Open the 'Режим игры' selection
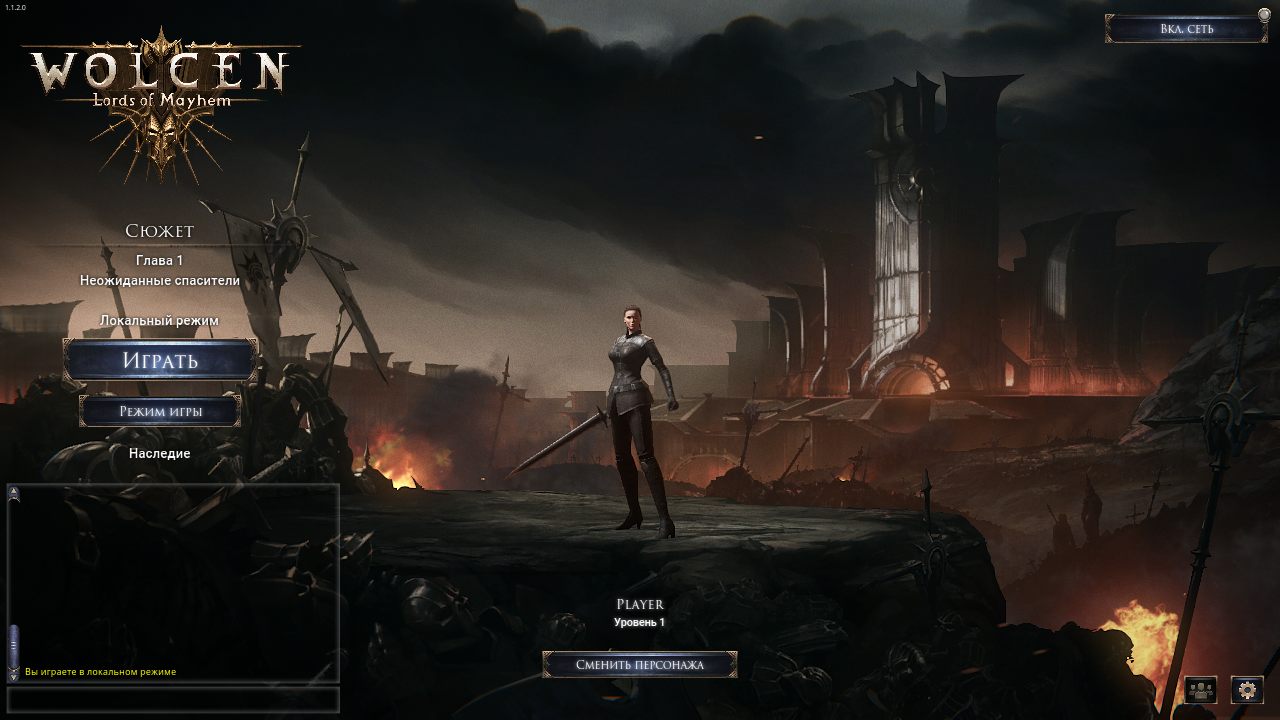Screen dimensions: 1280x720 click(160, 411)
